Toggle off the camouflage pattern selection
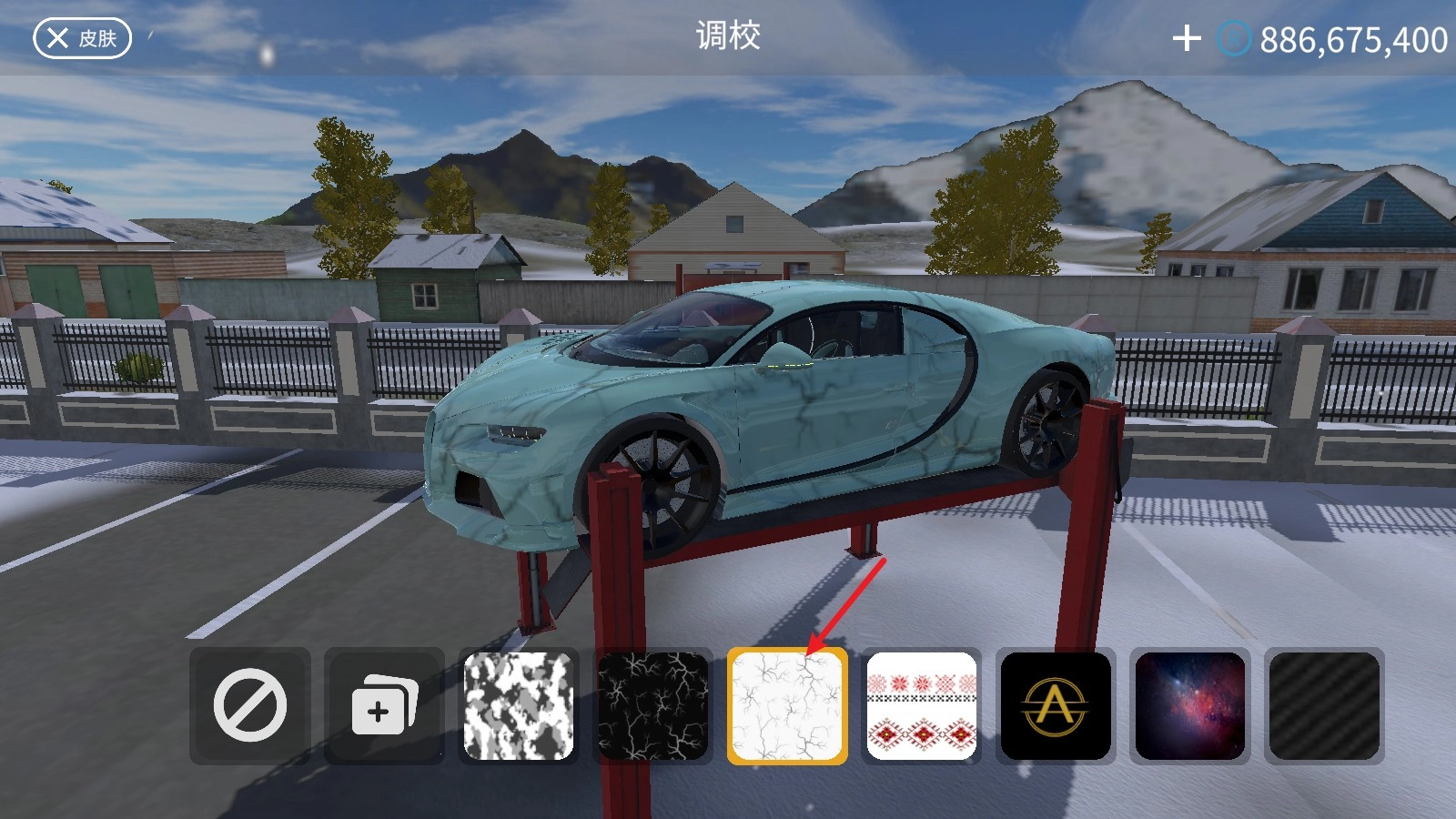The height and width of the screenshot is (819, 1456). [x=519, y=707]
